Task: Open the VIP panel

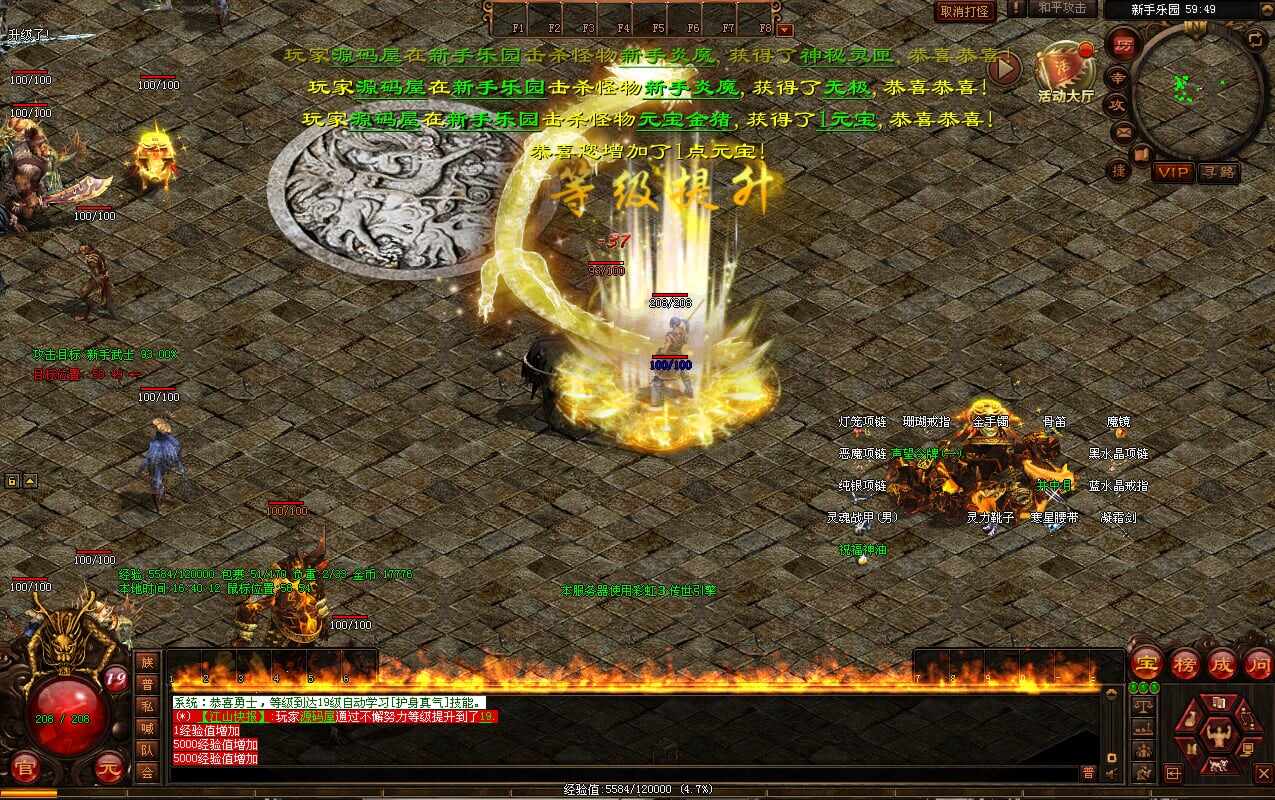Action: tap(1173, 172)
